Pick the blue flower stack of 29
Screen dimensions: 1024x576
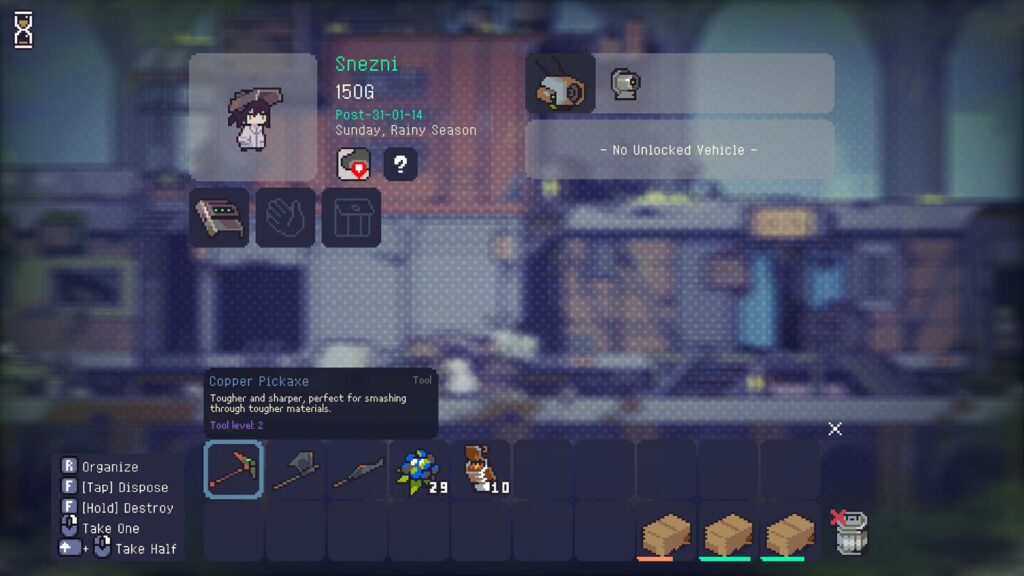pyautogui.click(x=420, y=470)
